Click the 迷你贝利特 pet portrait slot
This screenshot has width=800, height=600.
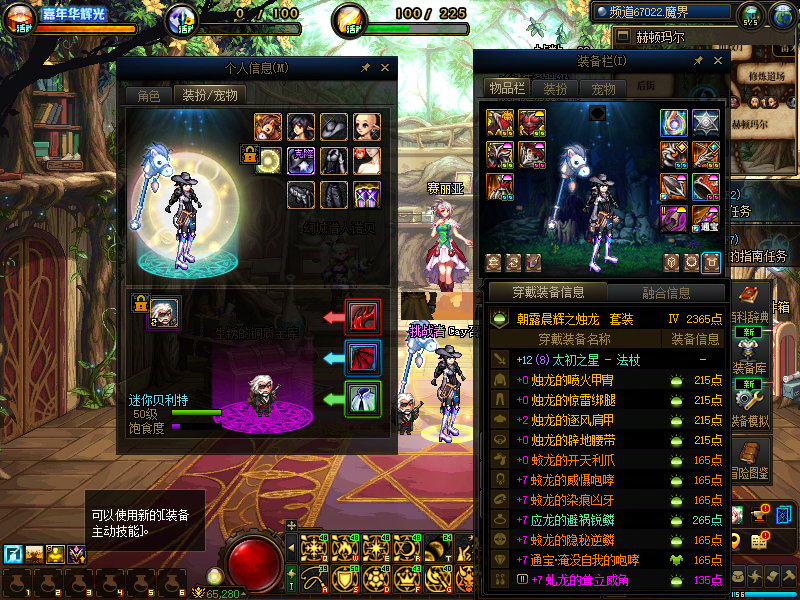tap(164, 312)
